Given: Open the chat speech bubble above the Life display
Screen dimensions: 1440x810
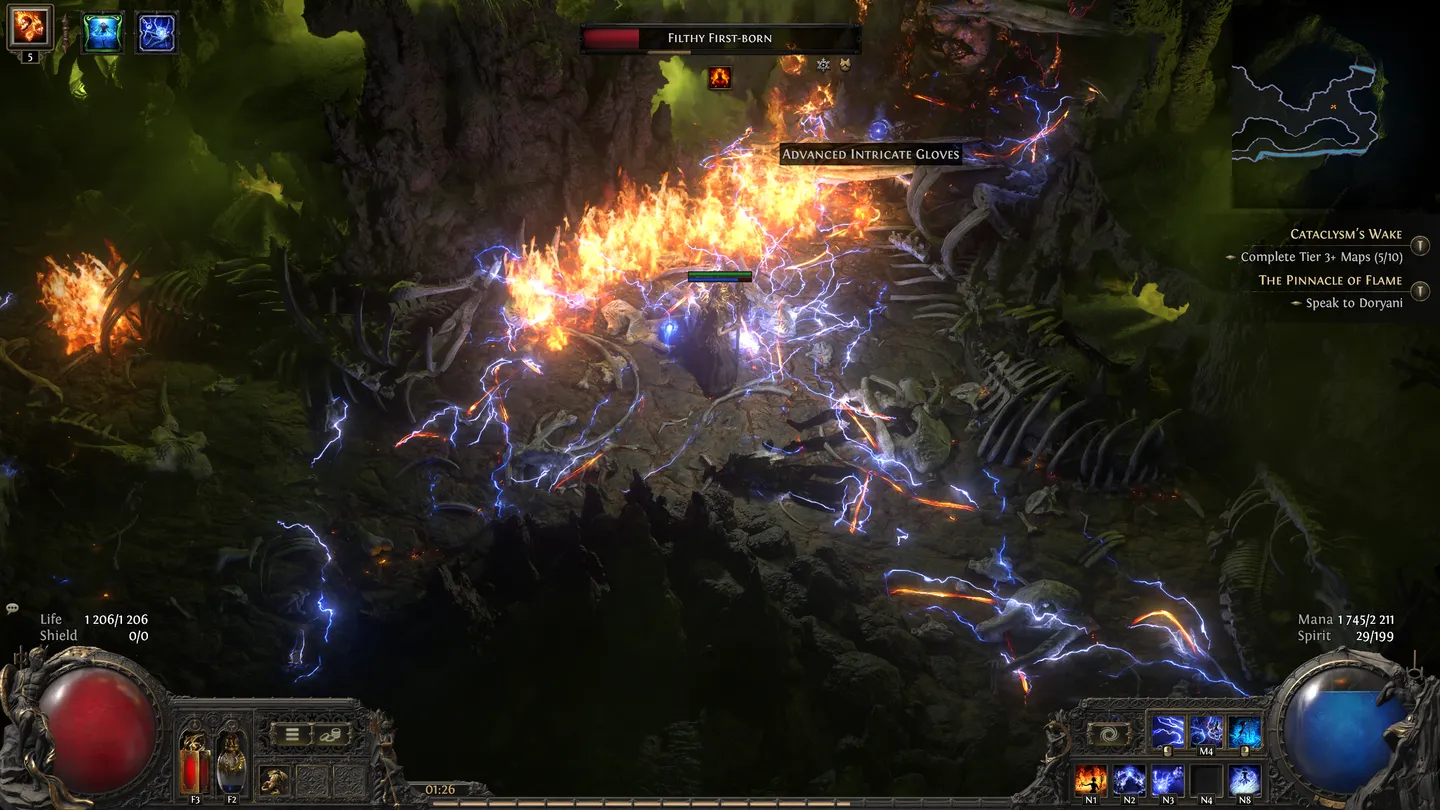Looking at the screenshot, I should [12, 607].
